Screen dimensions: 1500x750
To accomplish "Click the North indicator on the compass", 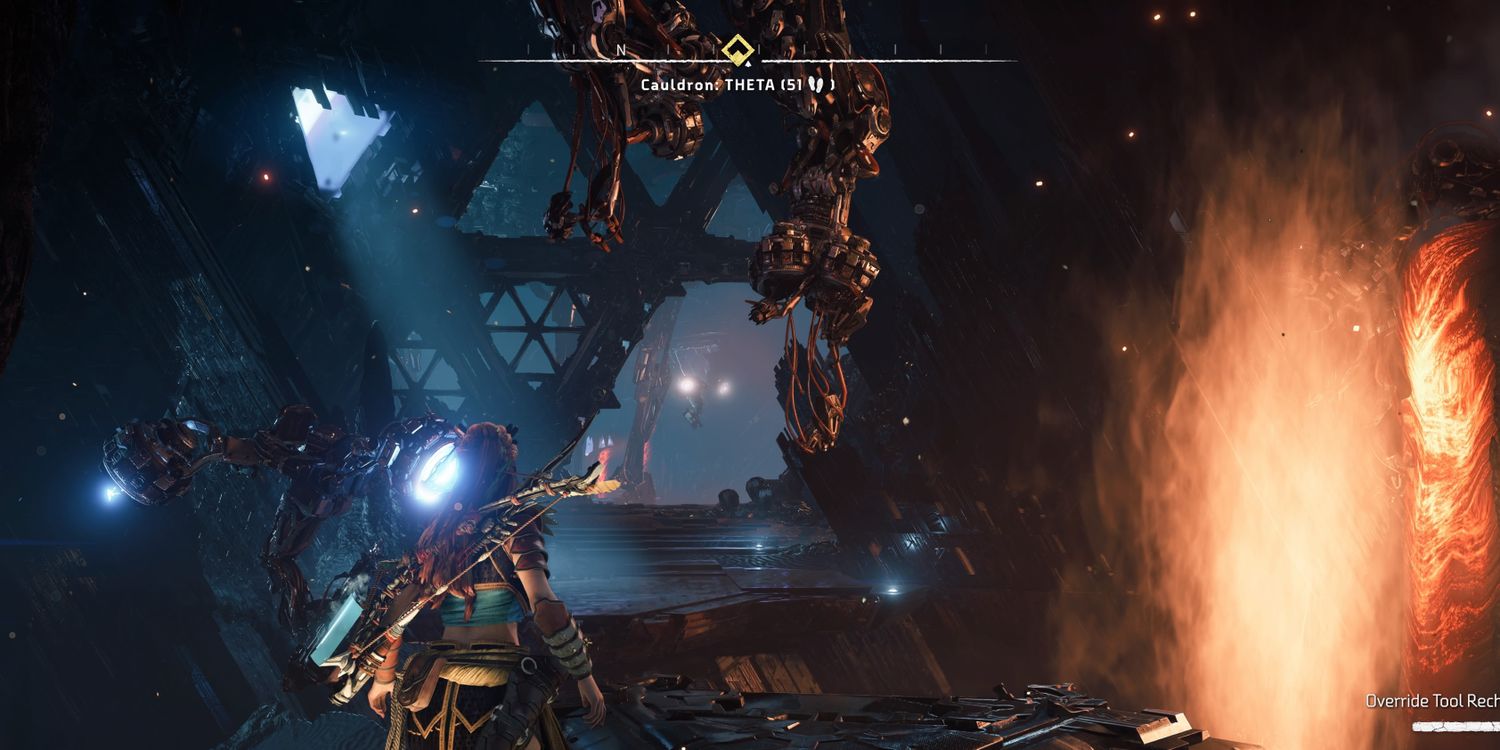I will (621, 49).
